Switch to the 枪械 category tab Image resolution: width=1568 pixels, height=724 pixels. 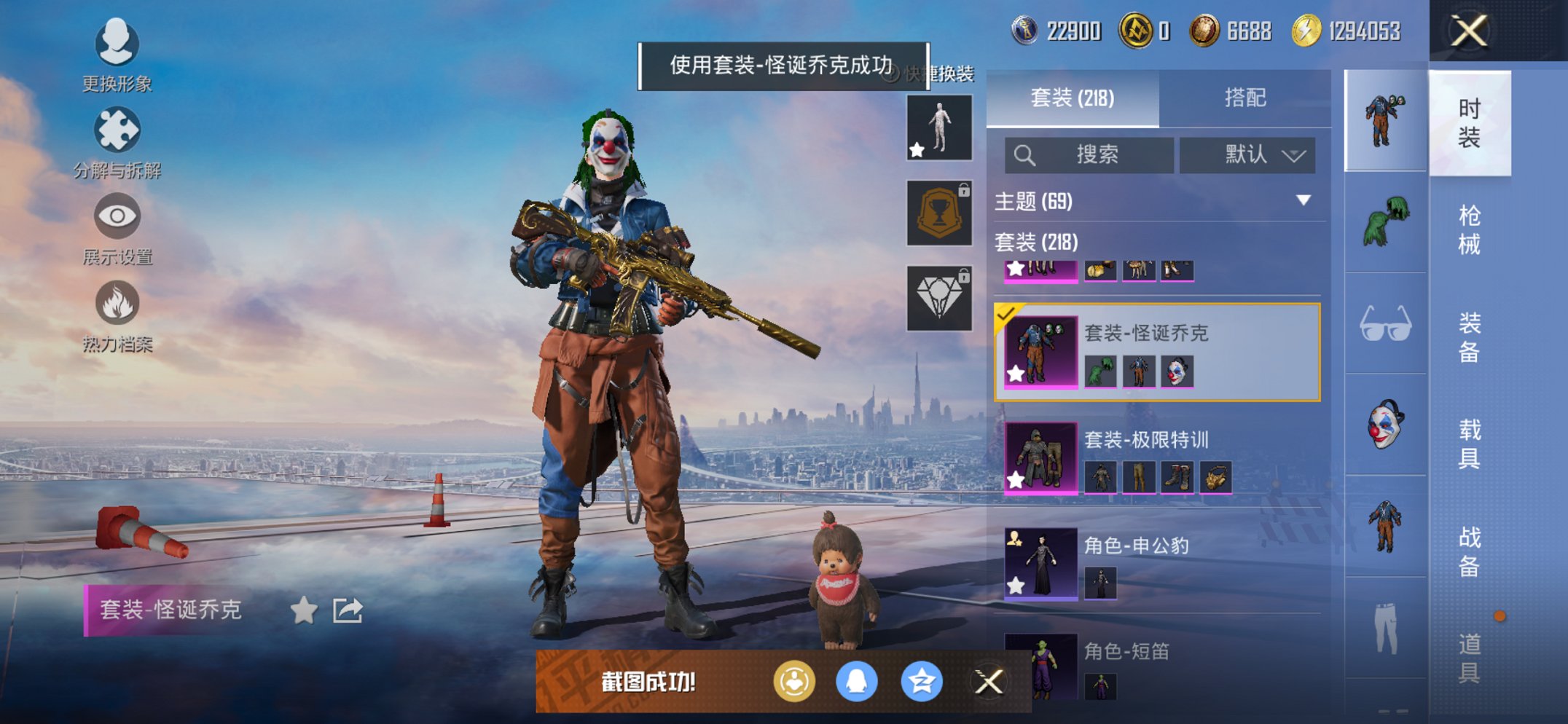click(1471, 229)
